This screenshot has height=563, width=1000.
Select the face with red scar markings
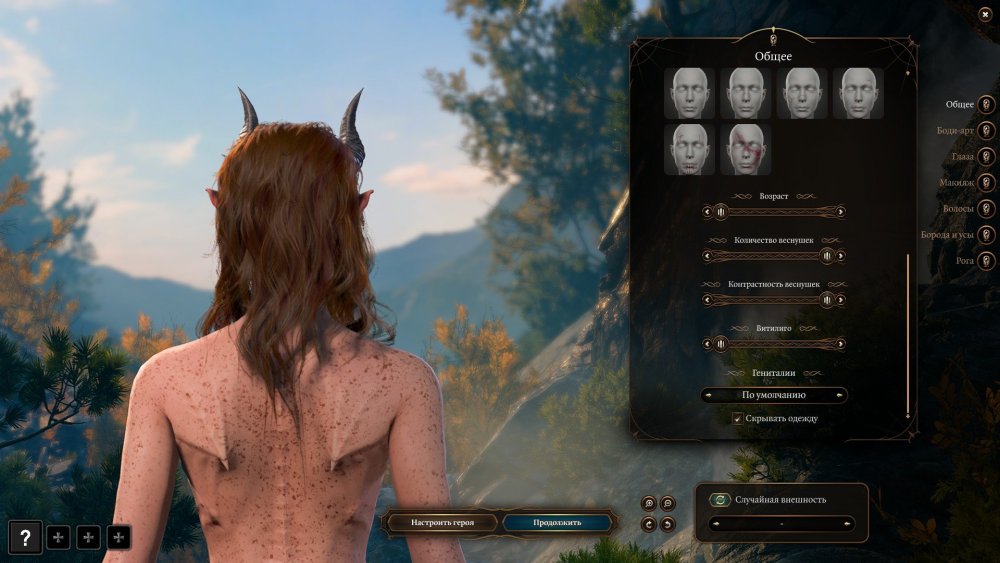coord(745,150)
